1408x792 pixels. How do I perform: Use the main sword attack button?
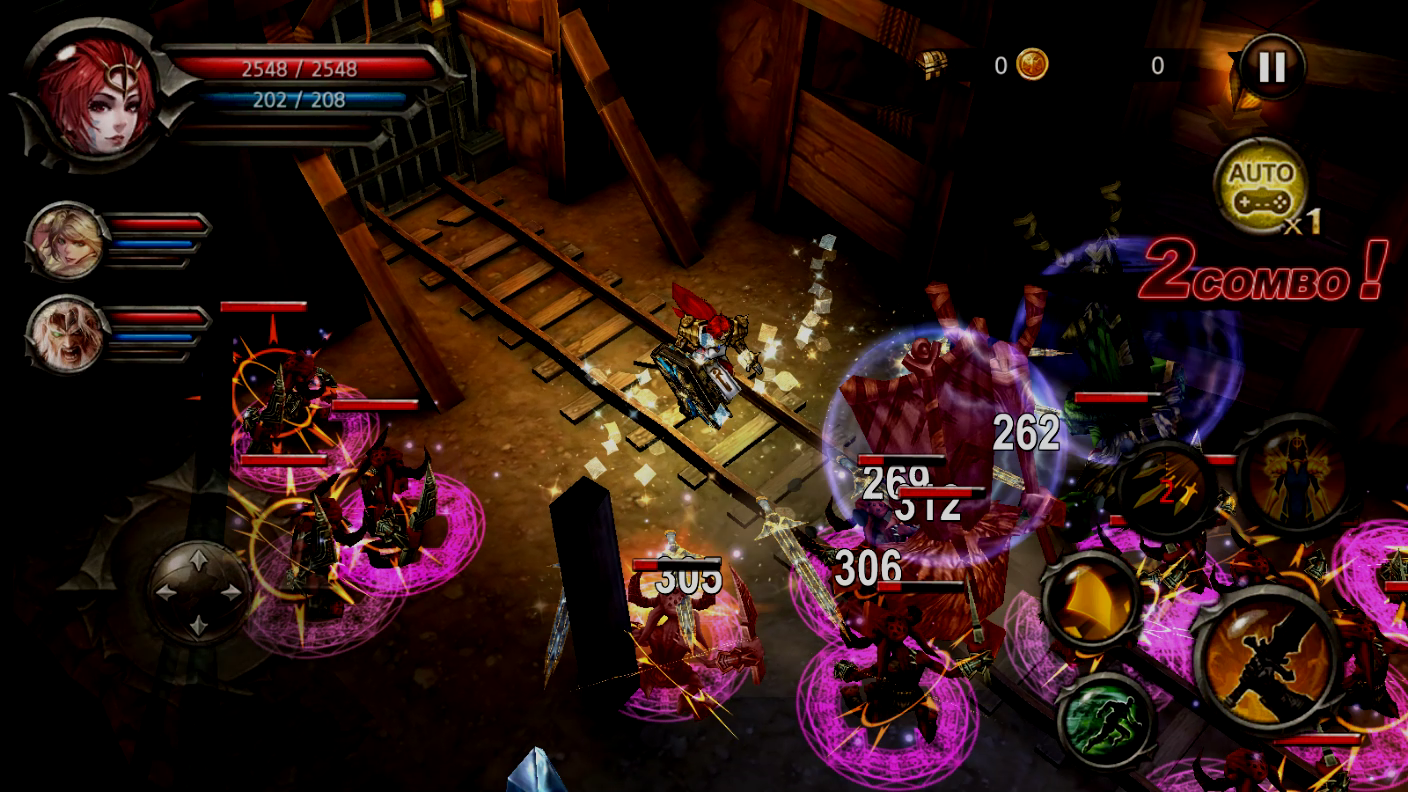pyautogui.click(x=1268, y=660)
